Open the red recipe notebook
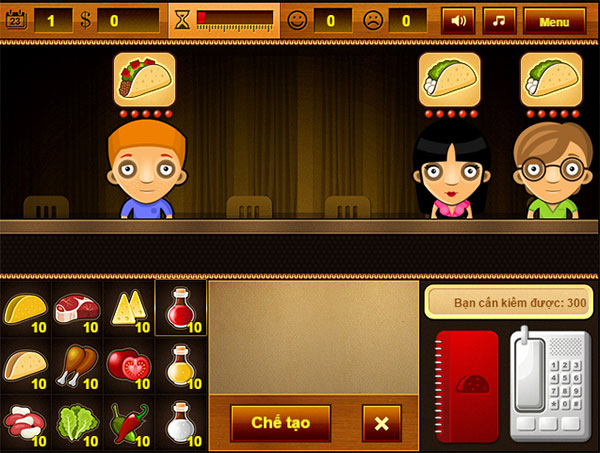600x453 pixels. (x=467, y=383)
